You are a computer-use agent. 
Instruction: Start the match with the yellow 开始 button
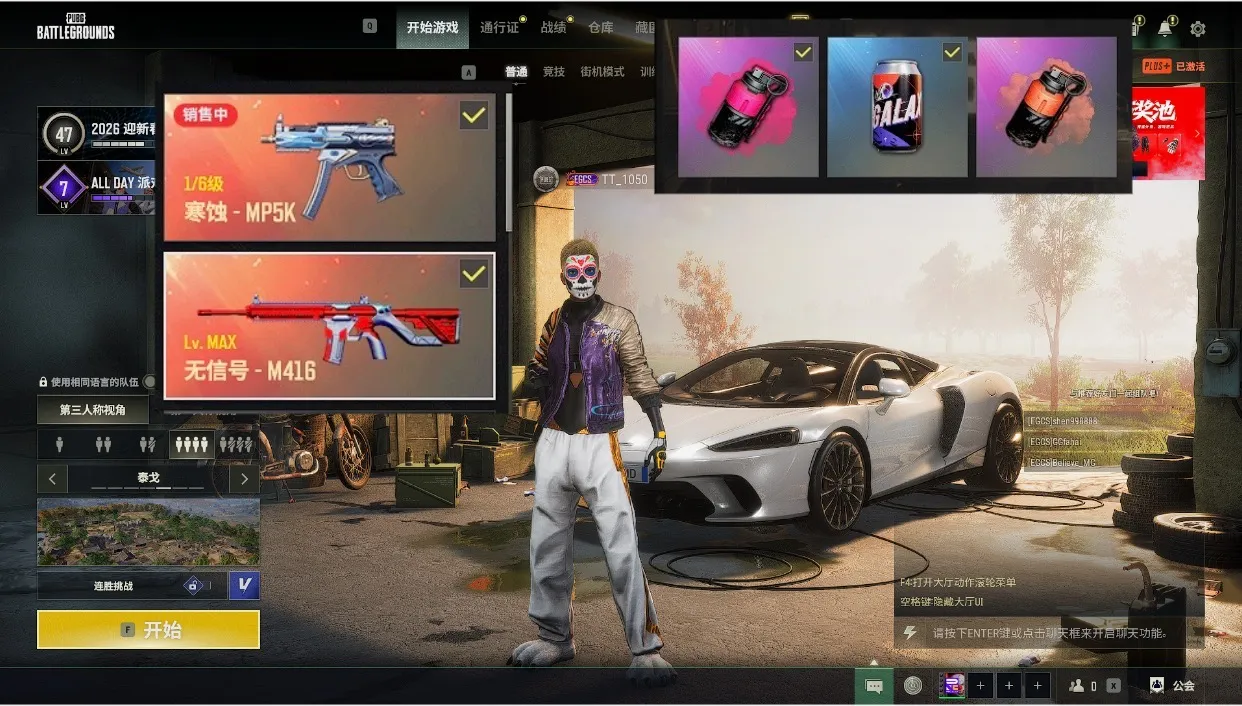[x=148, y=629]
